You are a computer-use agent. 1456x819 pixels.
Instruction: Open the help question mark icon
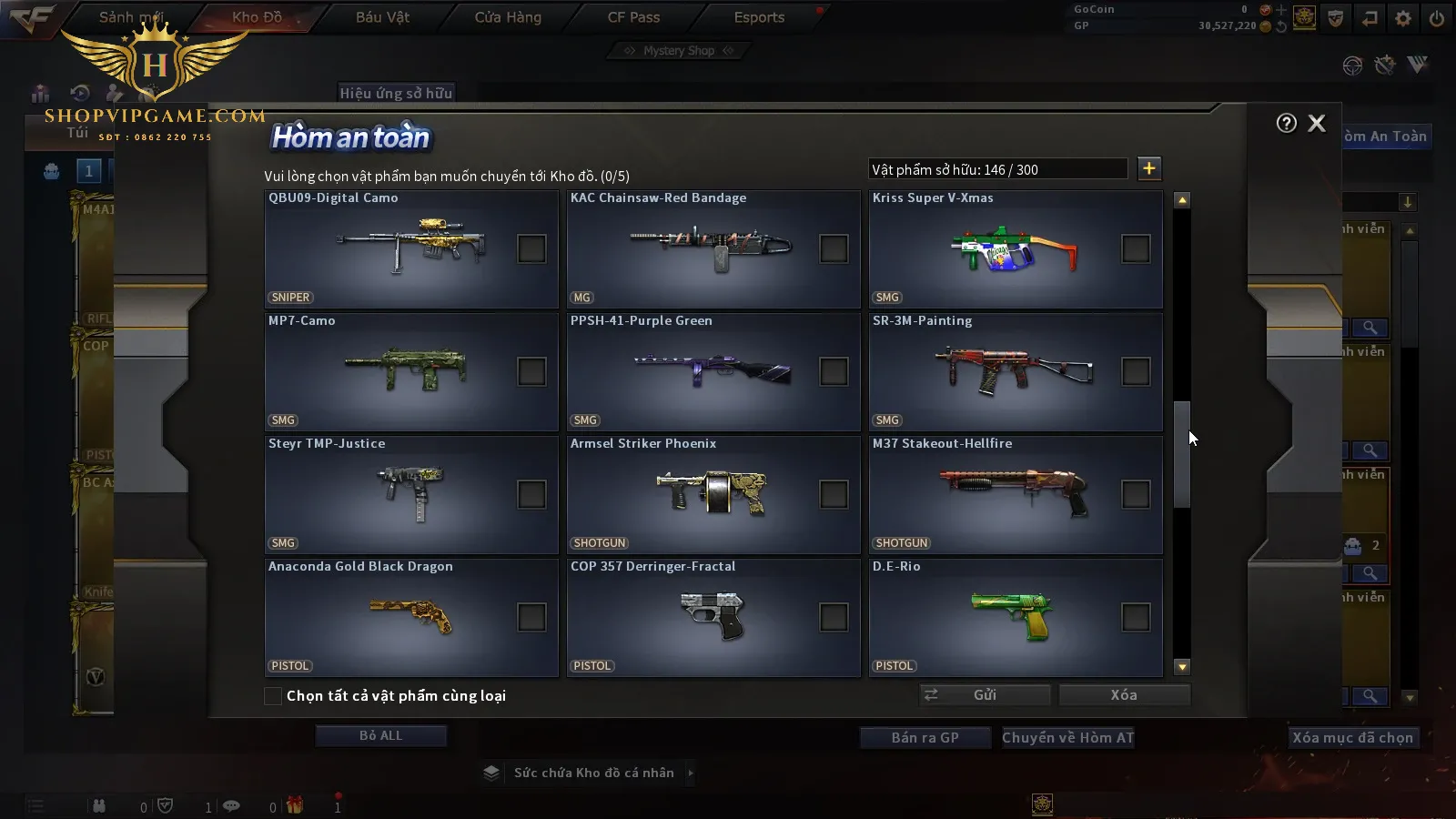tap(1286, 124)
